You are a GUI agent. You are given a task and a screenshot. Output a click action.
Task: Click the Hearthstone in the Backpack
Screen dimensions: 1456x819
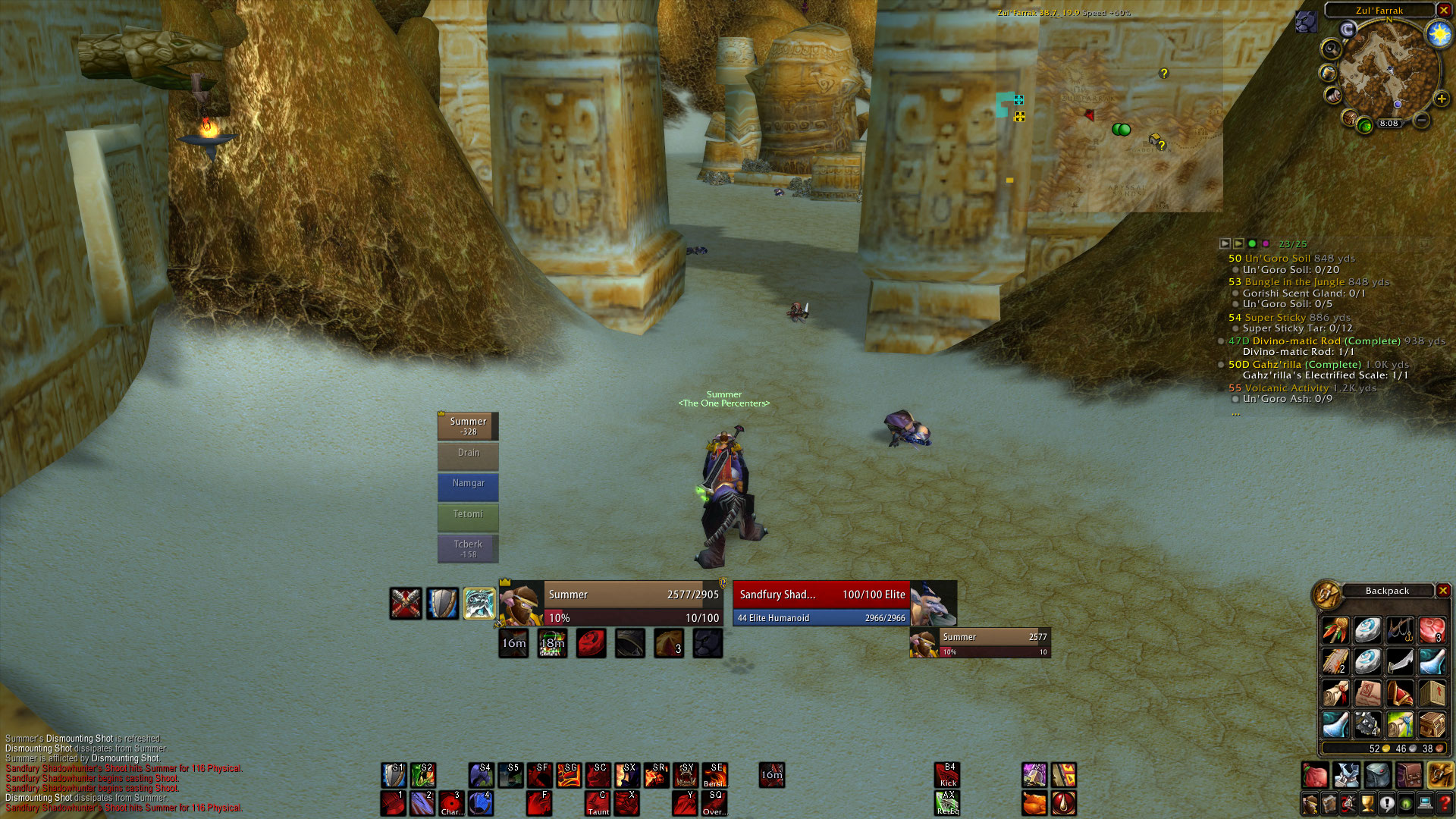point(1367,630)
